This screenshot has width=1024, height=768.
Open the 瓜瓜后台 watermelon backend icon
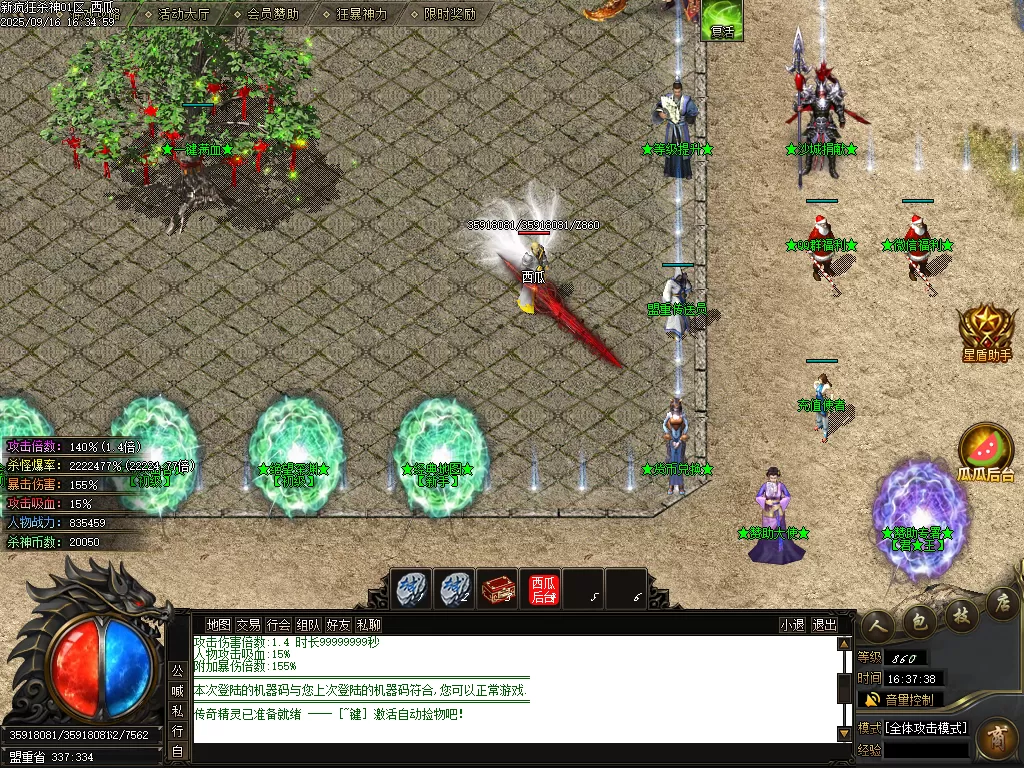coord(986,452)
